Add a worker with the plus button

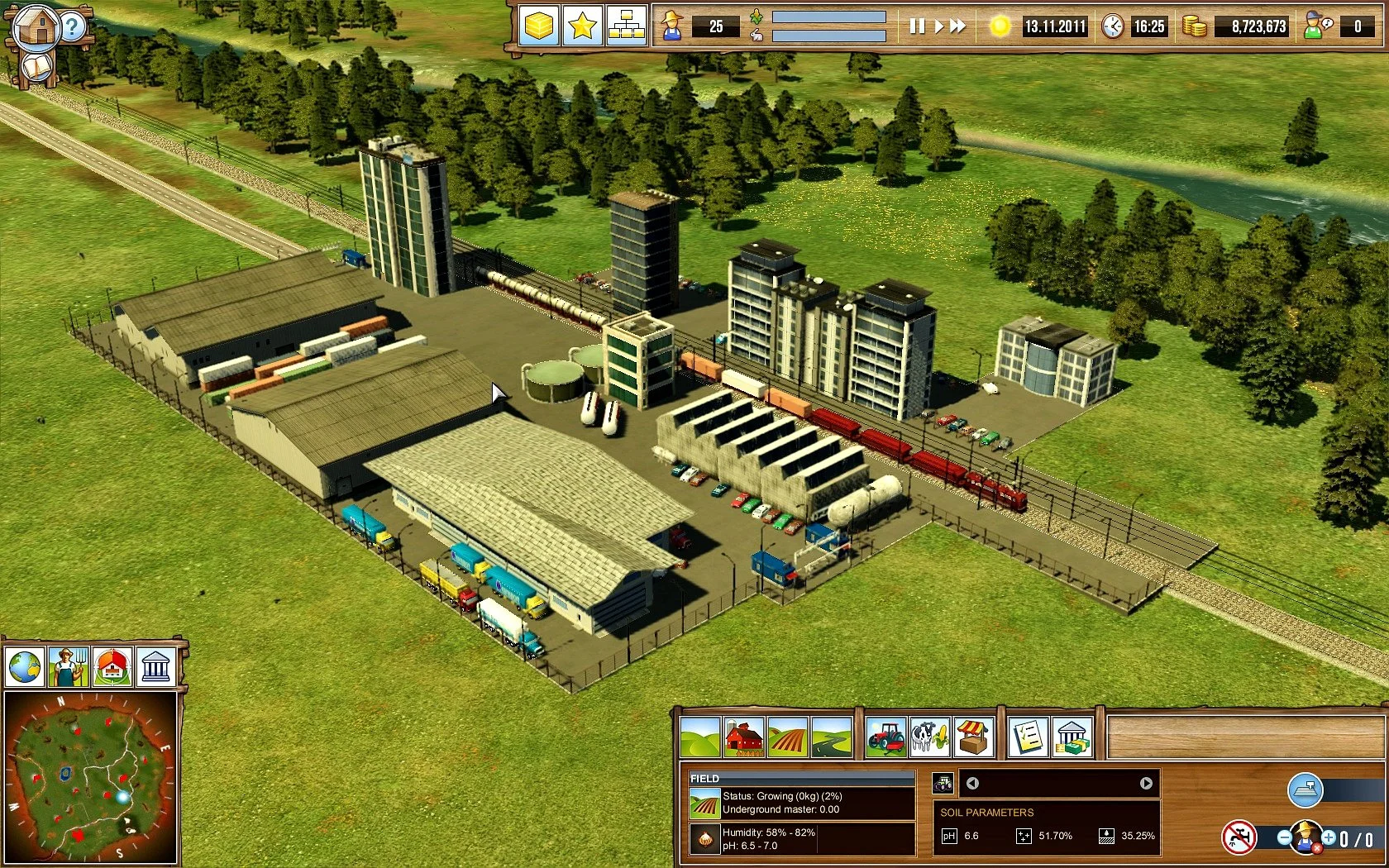tap(1328, 838)
